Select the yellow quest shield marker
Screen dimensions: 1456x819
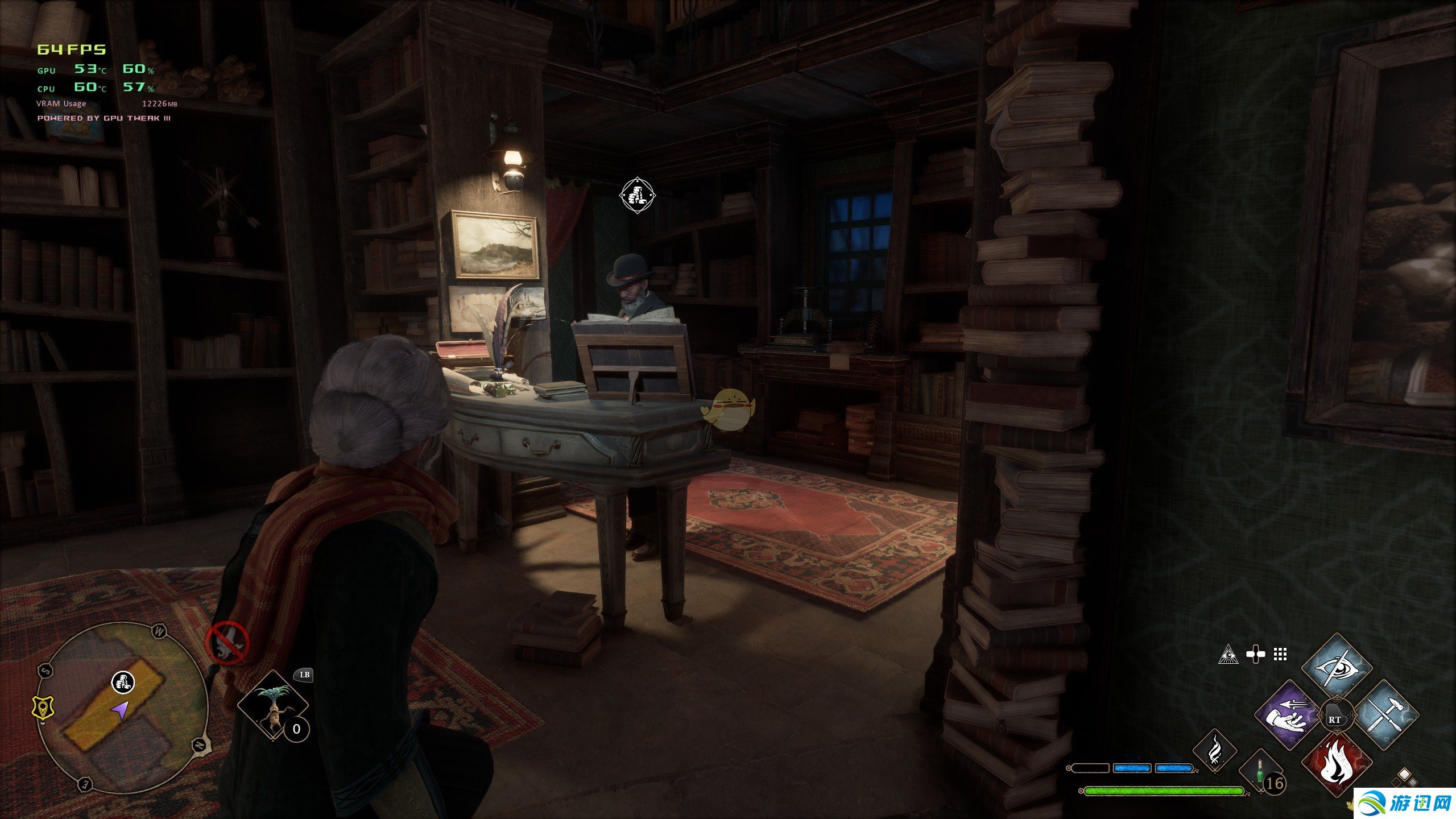(x=43, y=709)
